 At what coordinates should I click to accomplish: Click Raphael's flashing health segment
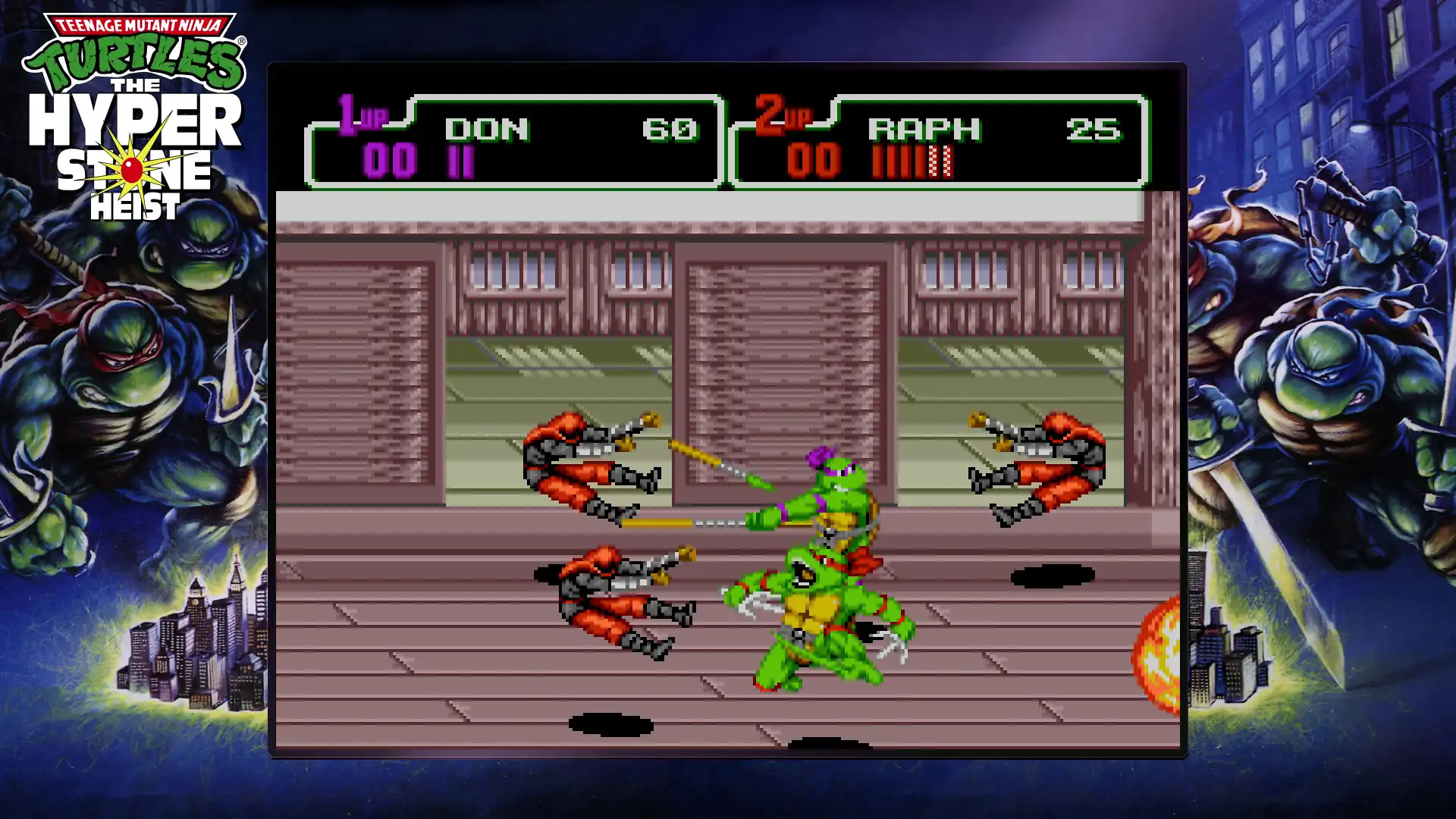pos(939,162)
